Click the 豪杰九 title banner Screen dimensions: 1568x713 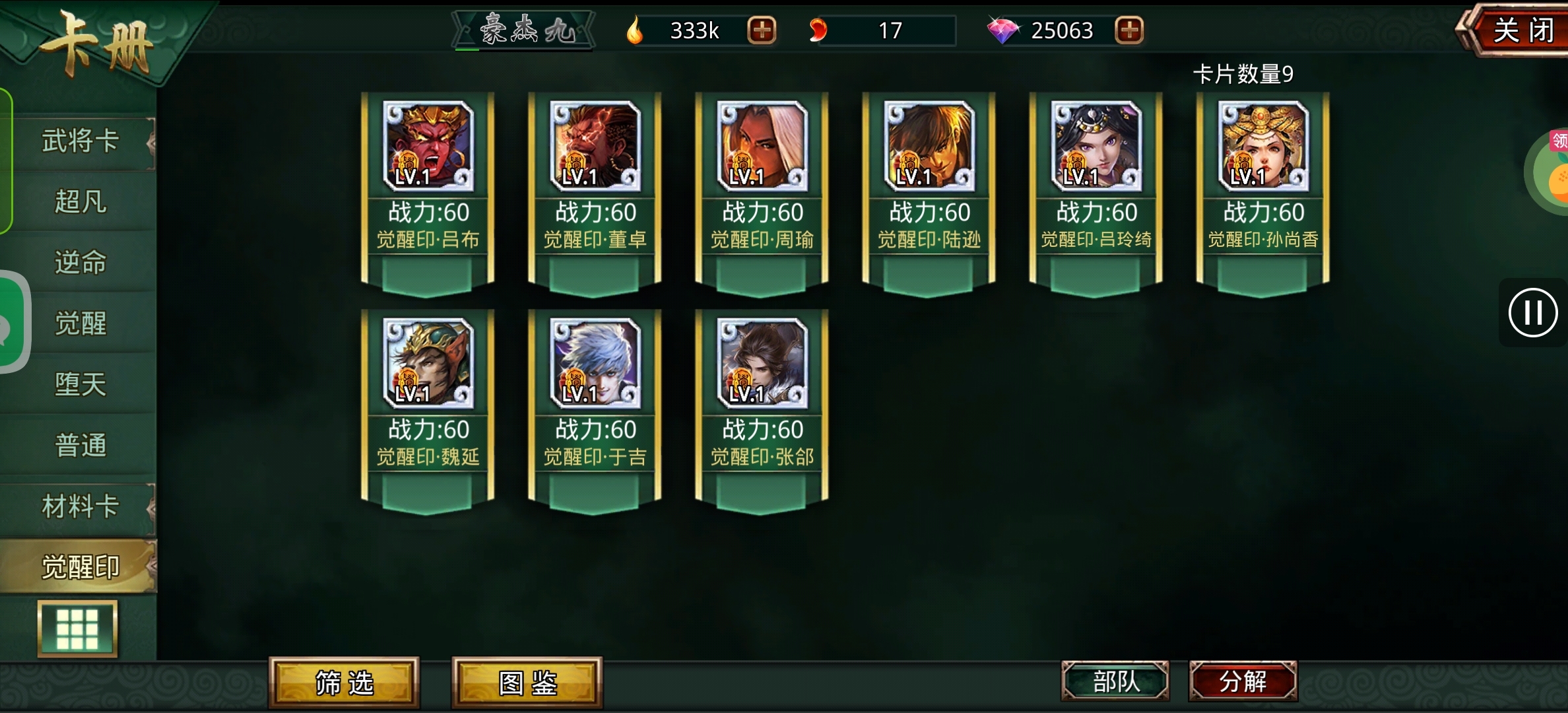click(x=523, y=30)
